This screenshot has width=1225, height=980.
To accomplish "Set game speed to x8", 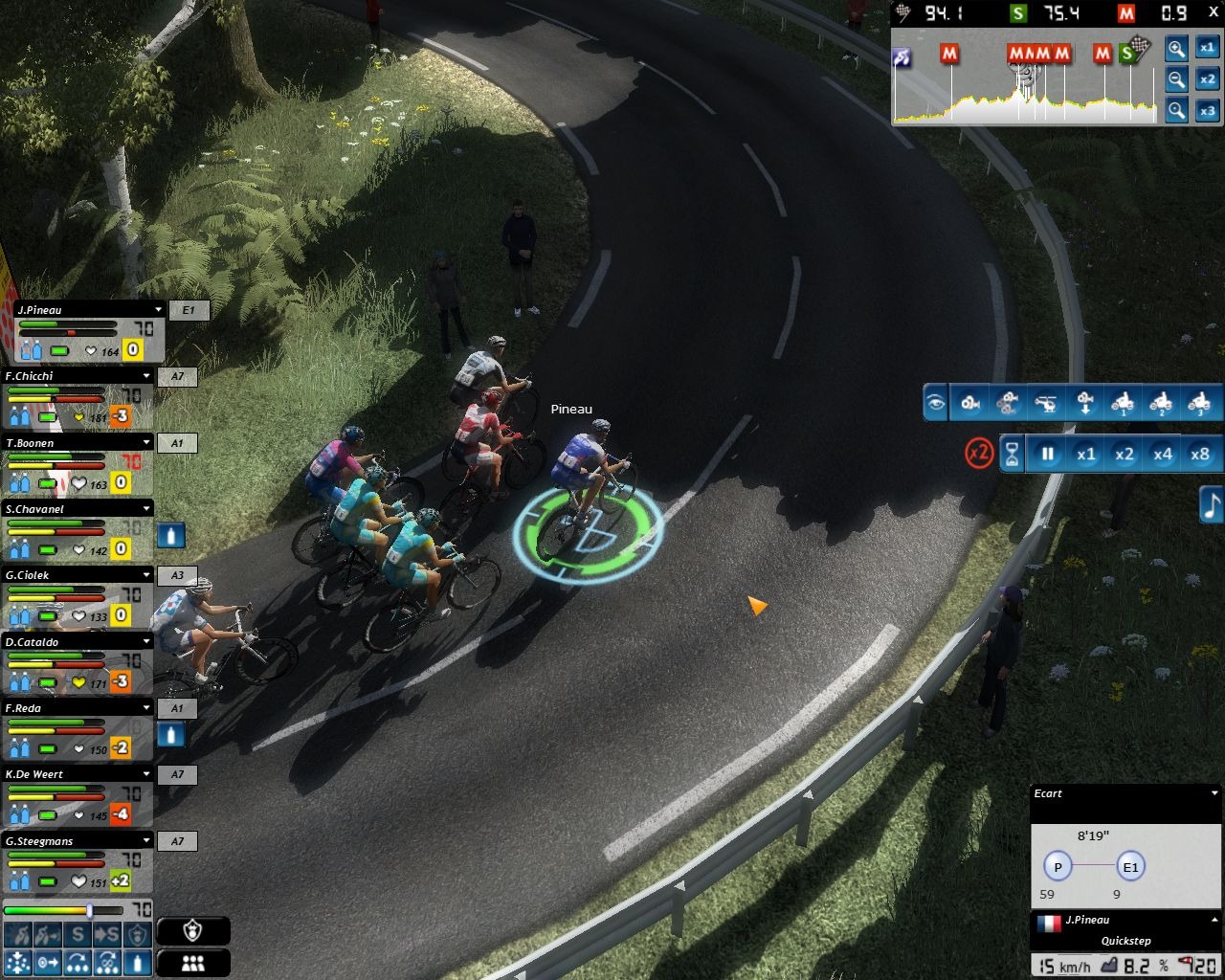I will (x=1200, y=455).
